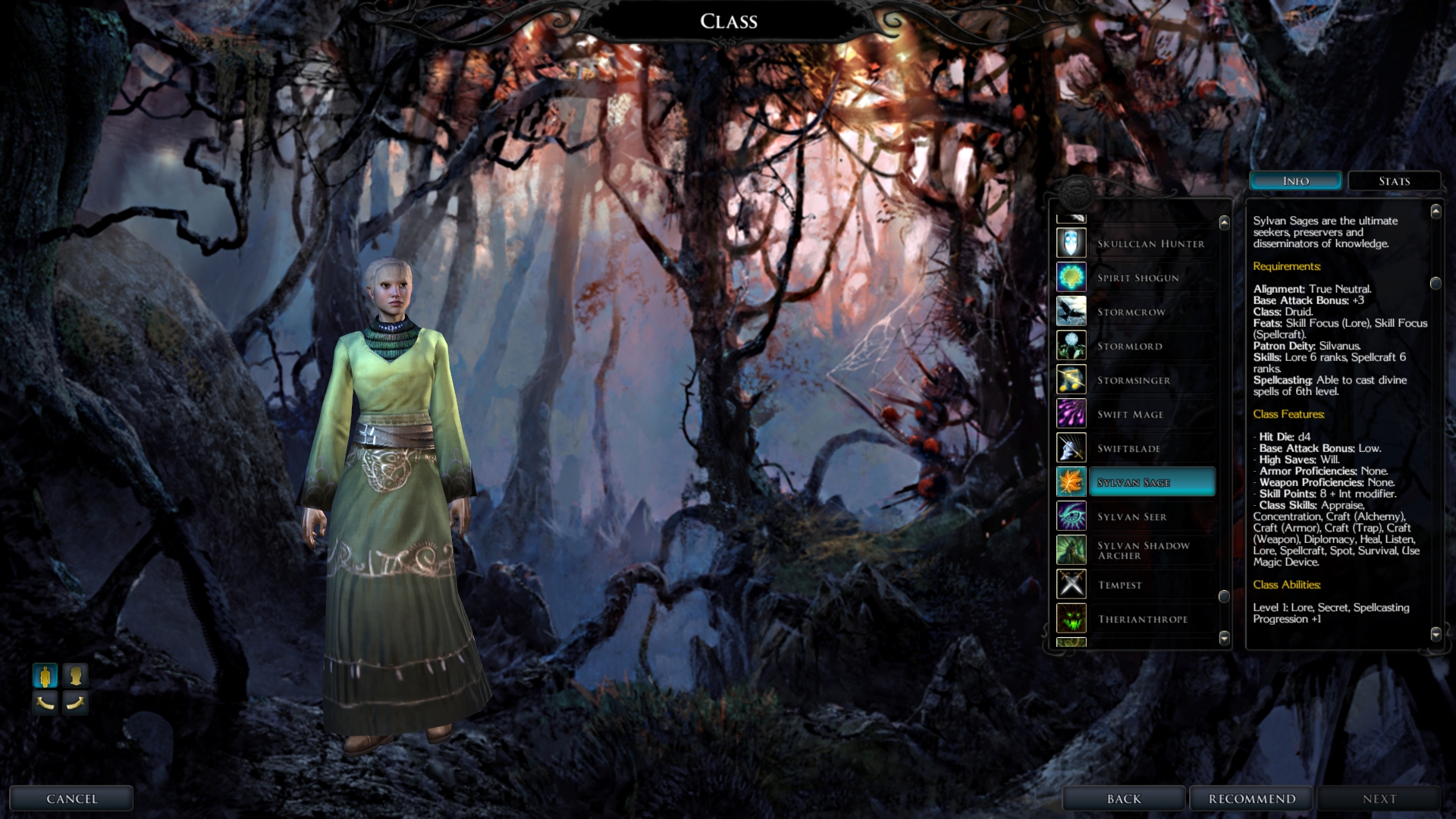The image size is (1456, 819).
Task: Pick the Swiftblade class entry
Action: [x=1128, y=448]
